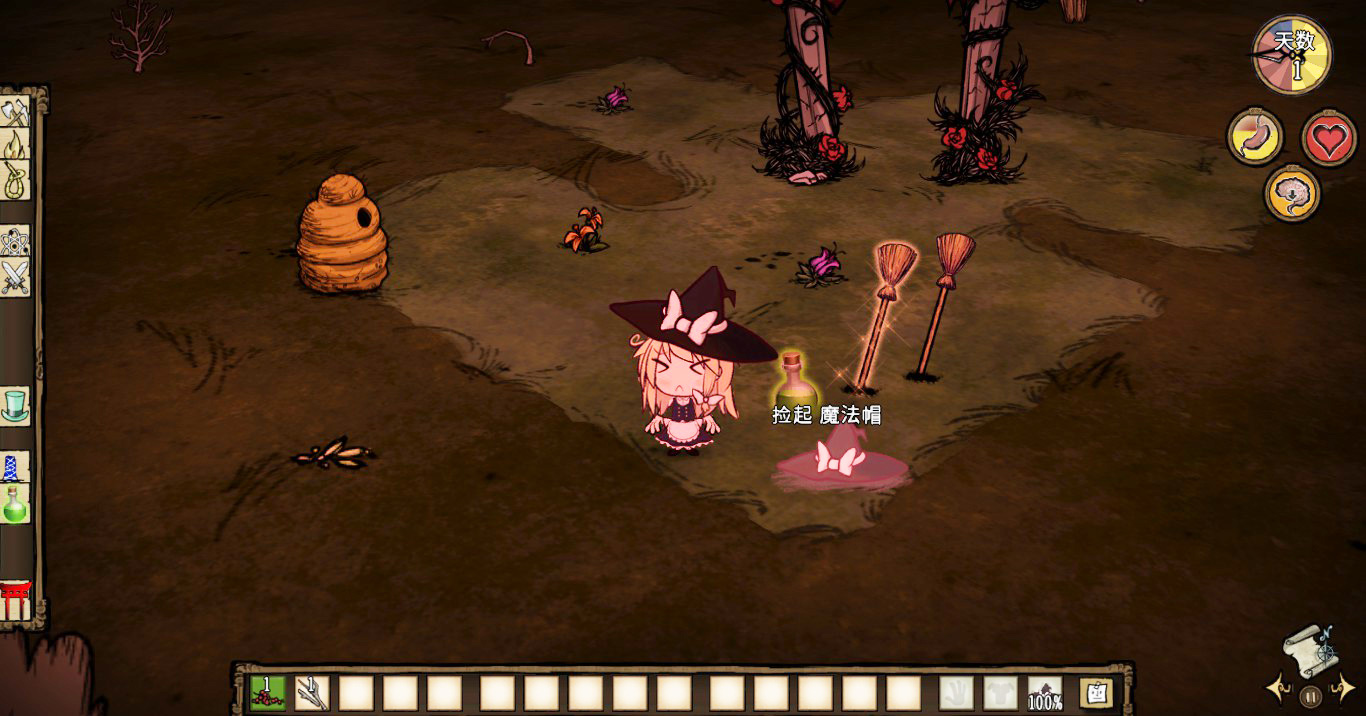Click the empty hand equipment slot
Image resolution: width=1366 pixels, height=716 pixels.
click(956, 693)
